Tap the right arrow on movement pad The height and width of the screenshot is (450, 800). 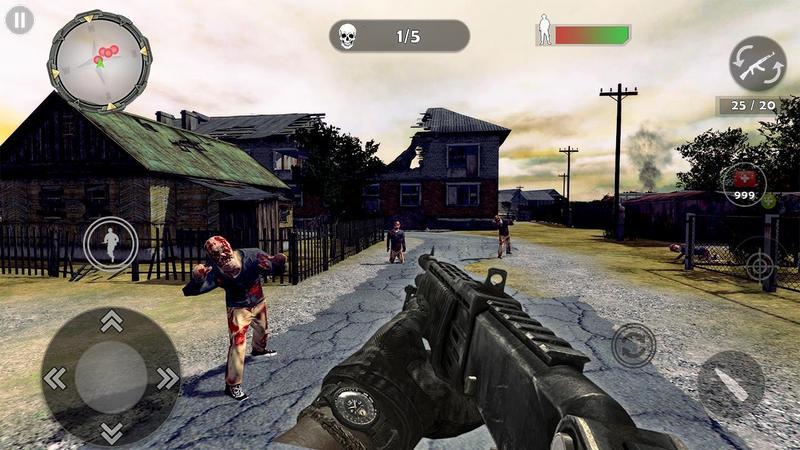tap(167, 378)
